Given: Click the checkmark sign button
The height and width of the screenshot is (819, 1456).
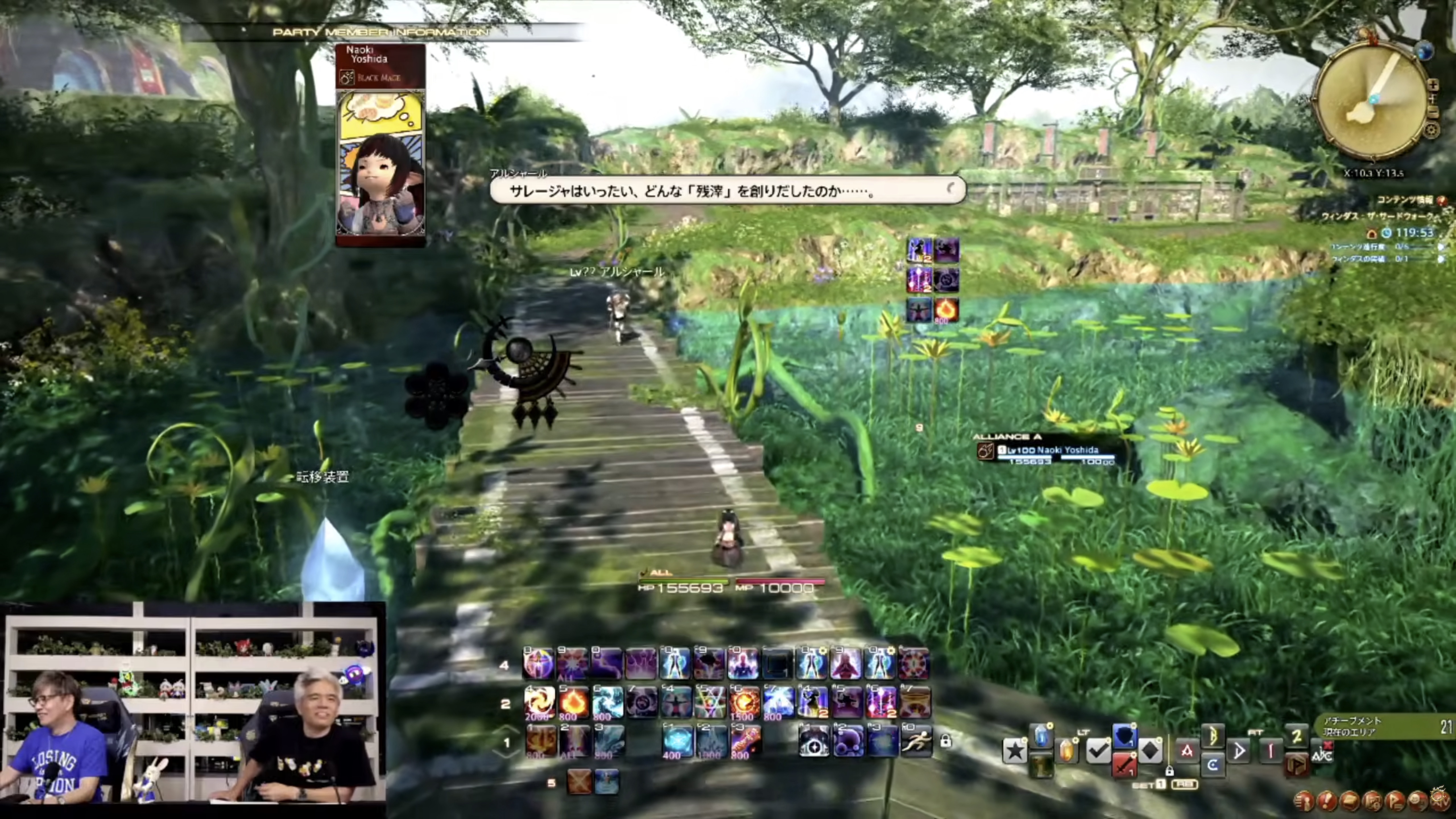Looking at the screenshot, I should [1097, 751].
